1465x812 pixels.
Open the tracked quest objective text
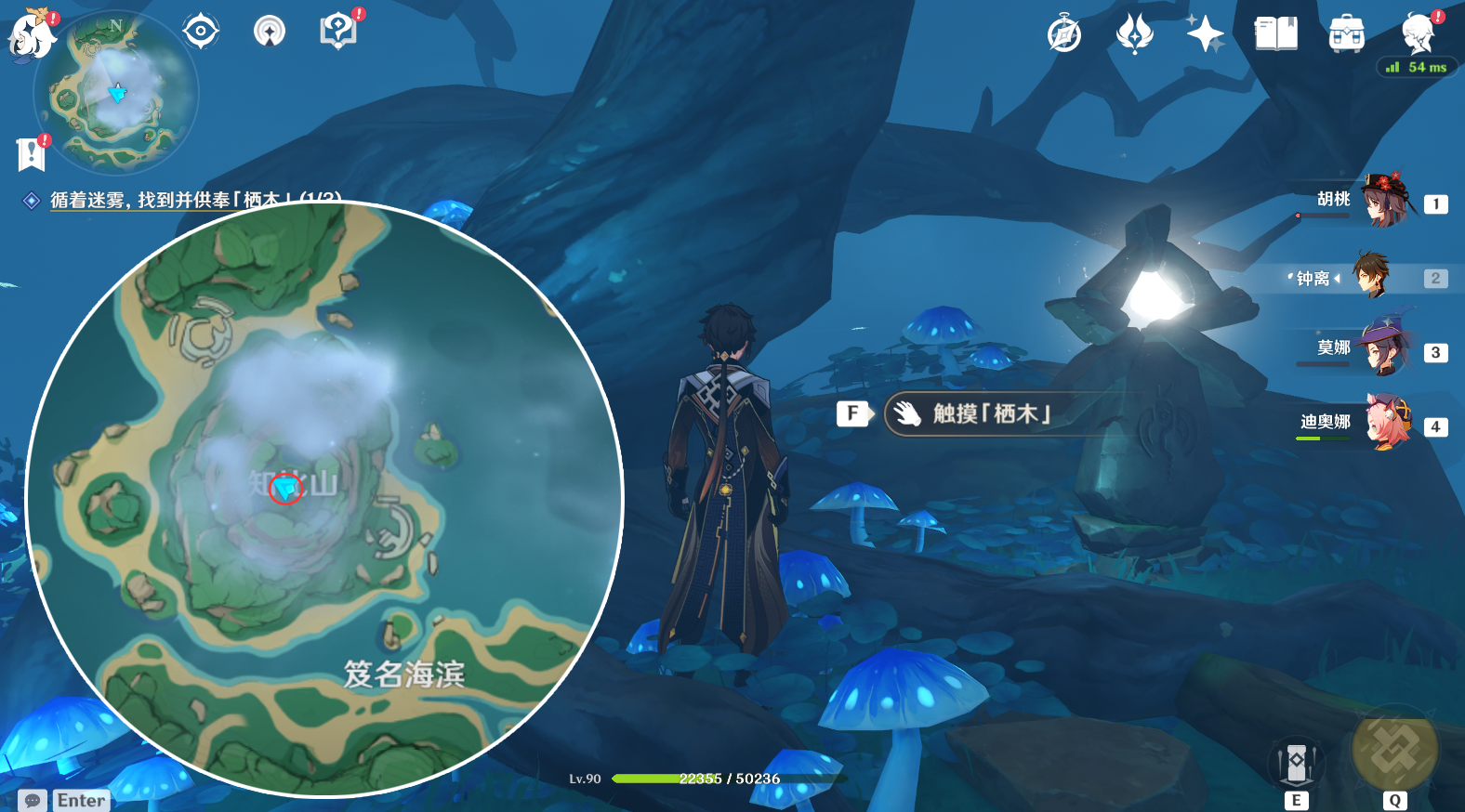click(195, 200)
